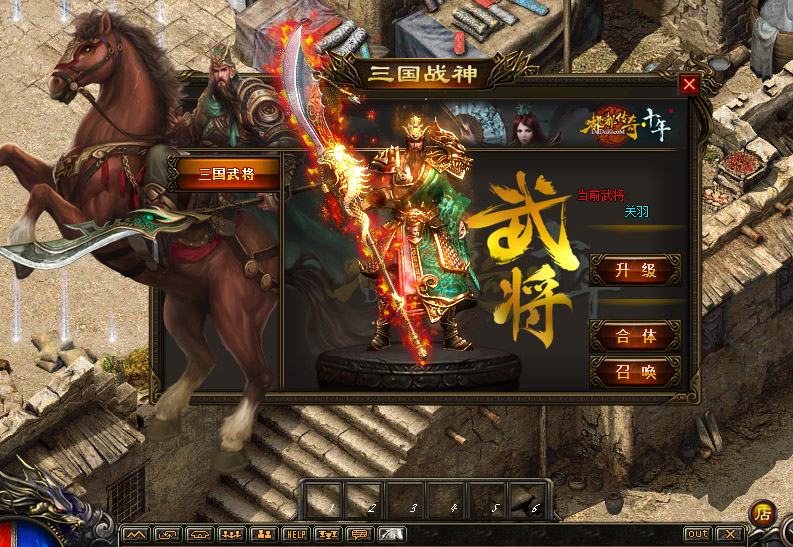This screenshot has height=547, width=793.
Task: Click the OUT button
Action: point(697,535)
